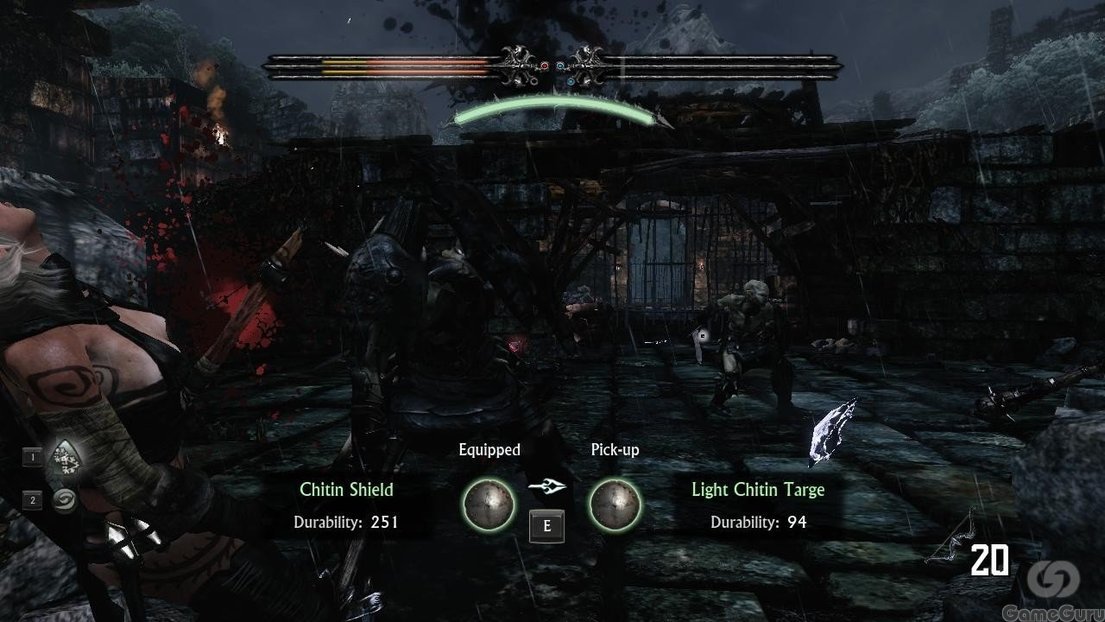Activate the swirl spell in slot 2
Viewport: 1105px width, 622px height.
(x=65, y=500)
